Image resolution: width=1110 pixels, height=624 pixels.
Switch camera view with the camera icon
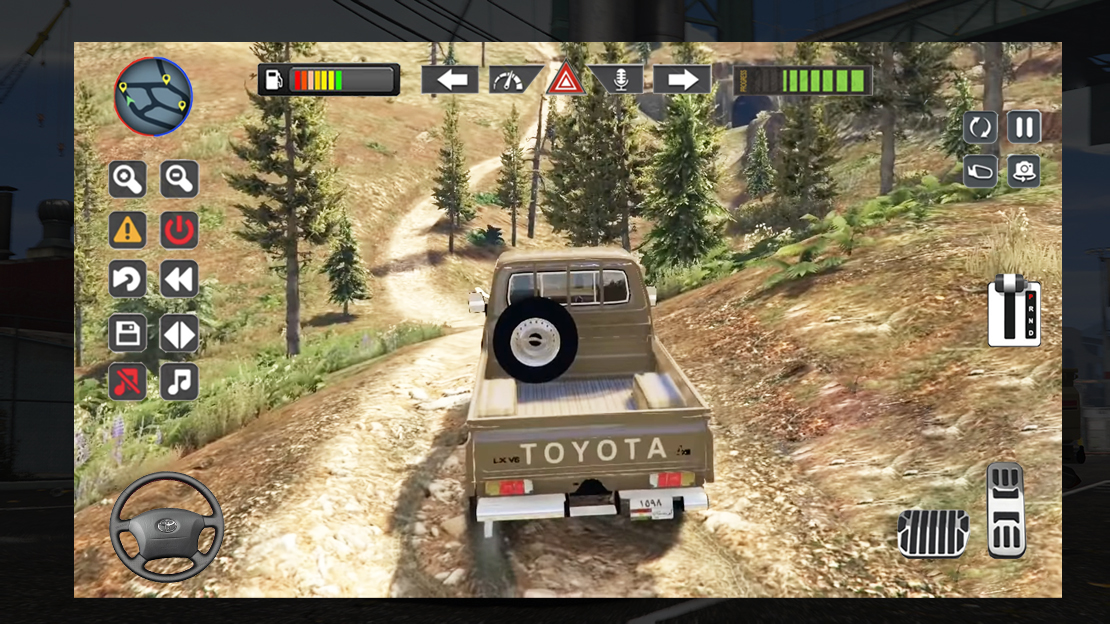point(1024,171)
